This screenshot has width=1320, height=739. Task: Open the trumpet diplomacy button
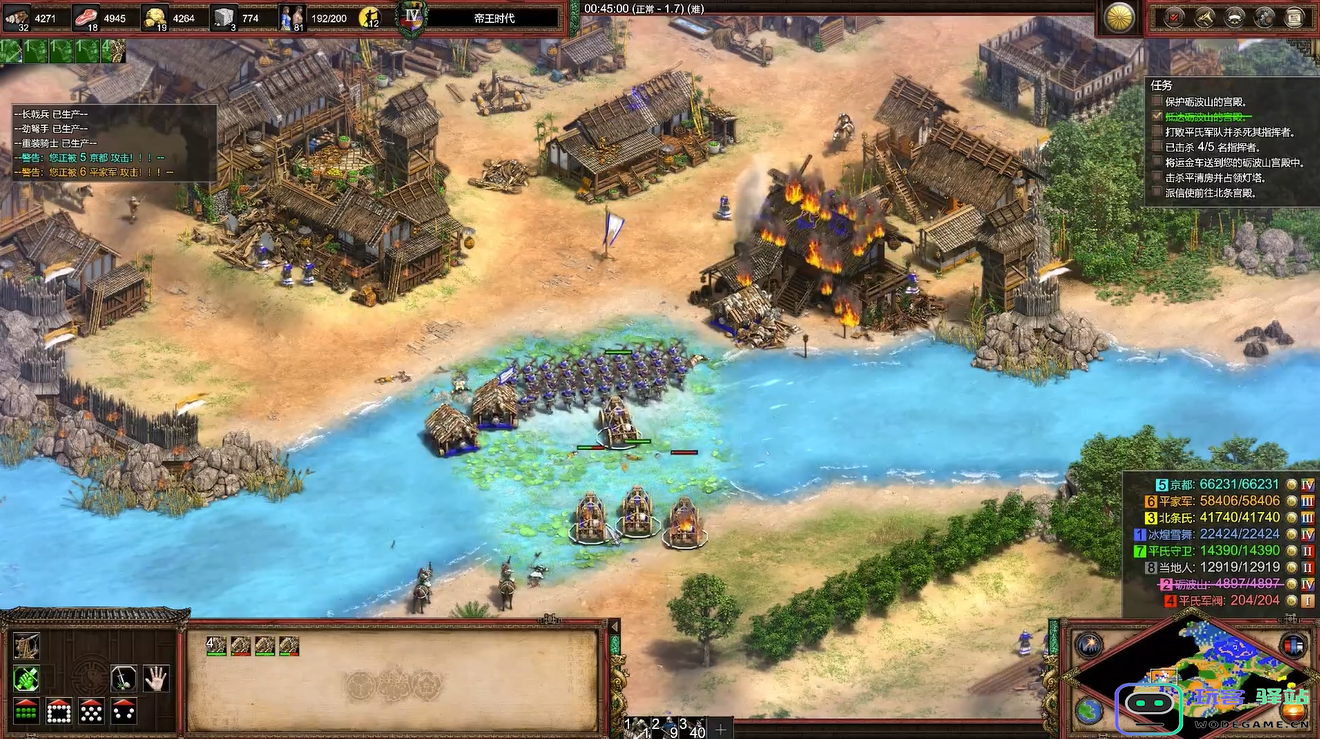coord(1205,16)
